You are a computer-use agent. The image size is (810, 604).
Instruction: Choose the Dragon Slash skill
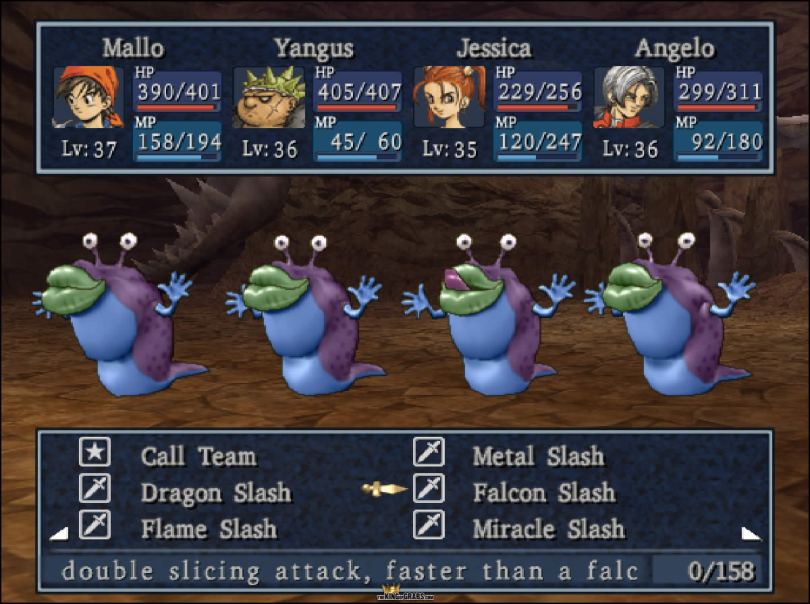[215, 492]
